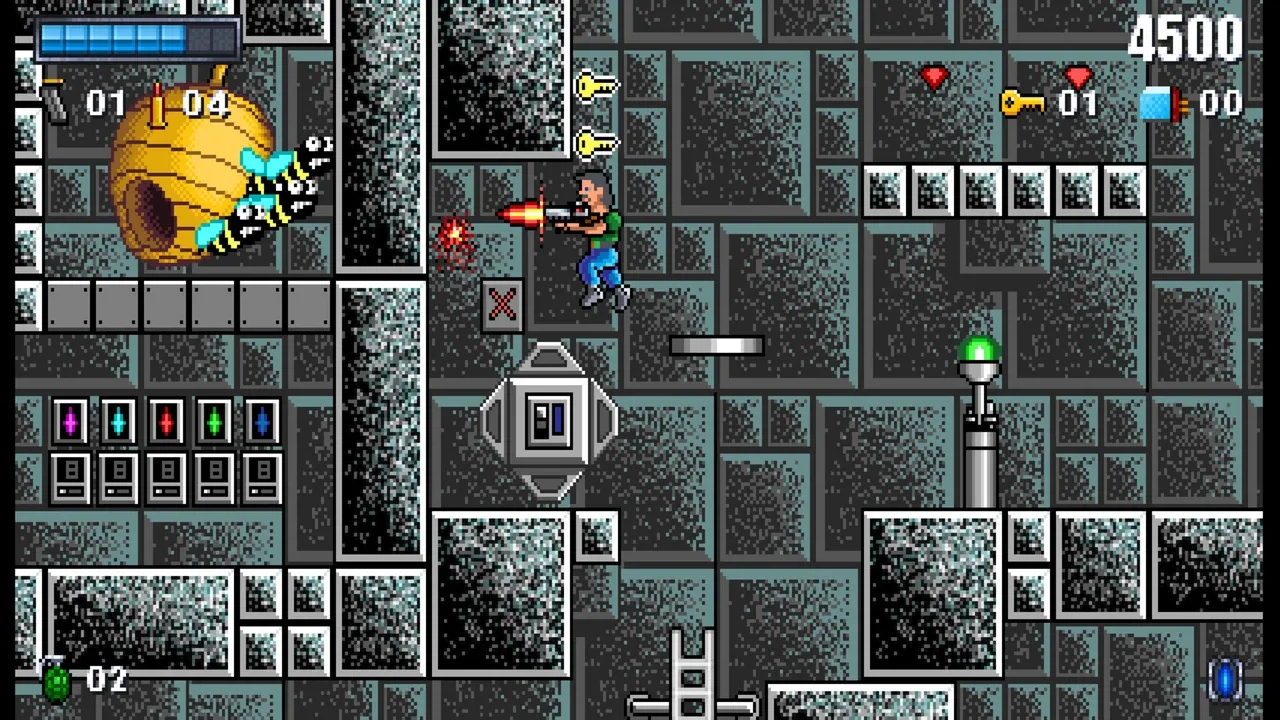This screenshot has width=1280, height=720.
Task: Select the blue keycard inventory icon
Action: click(1162, 103)
